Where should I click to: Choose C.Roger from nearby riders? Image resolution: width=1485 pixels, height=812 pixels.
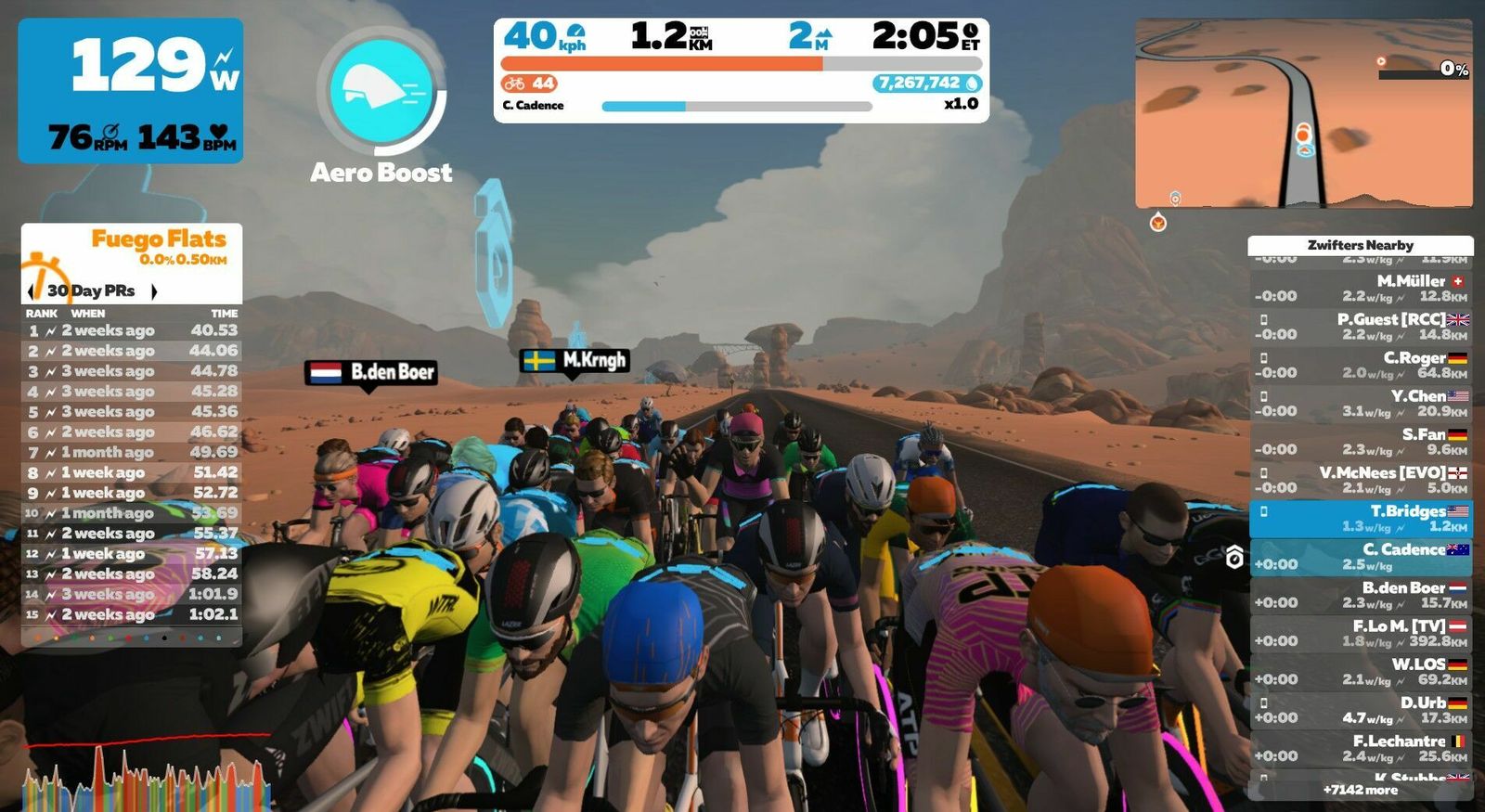(x=1361, y=365)
